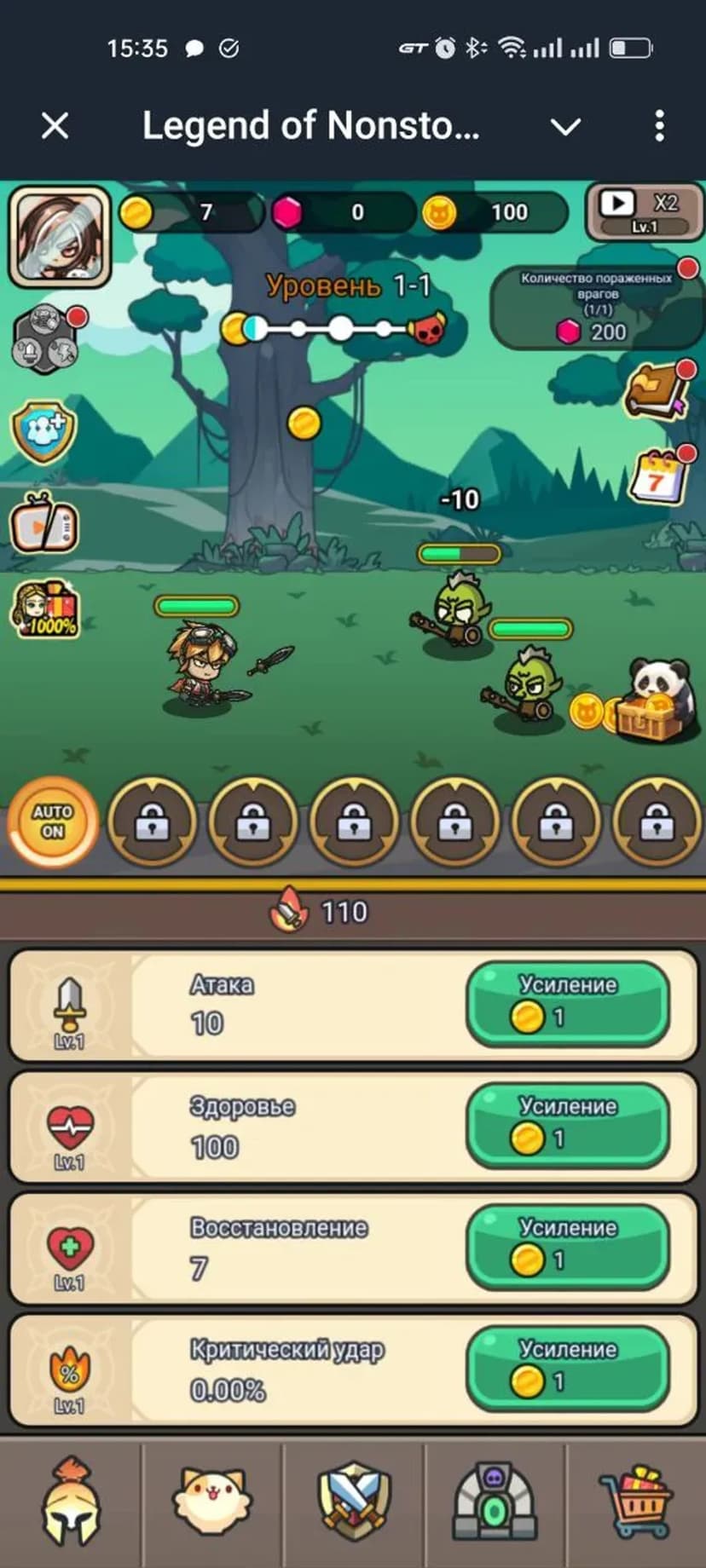Switch to the cat pet tab
Viewport: 706px width, 1568px height.
pyautogui.click(x=211, y=1502)
